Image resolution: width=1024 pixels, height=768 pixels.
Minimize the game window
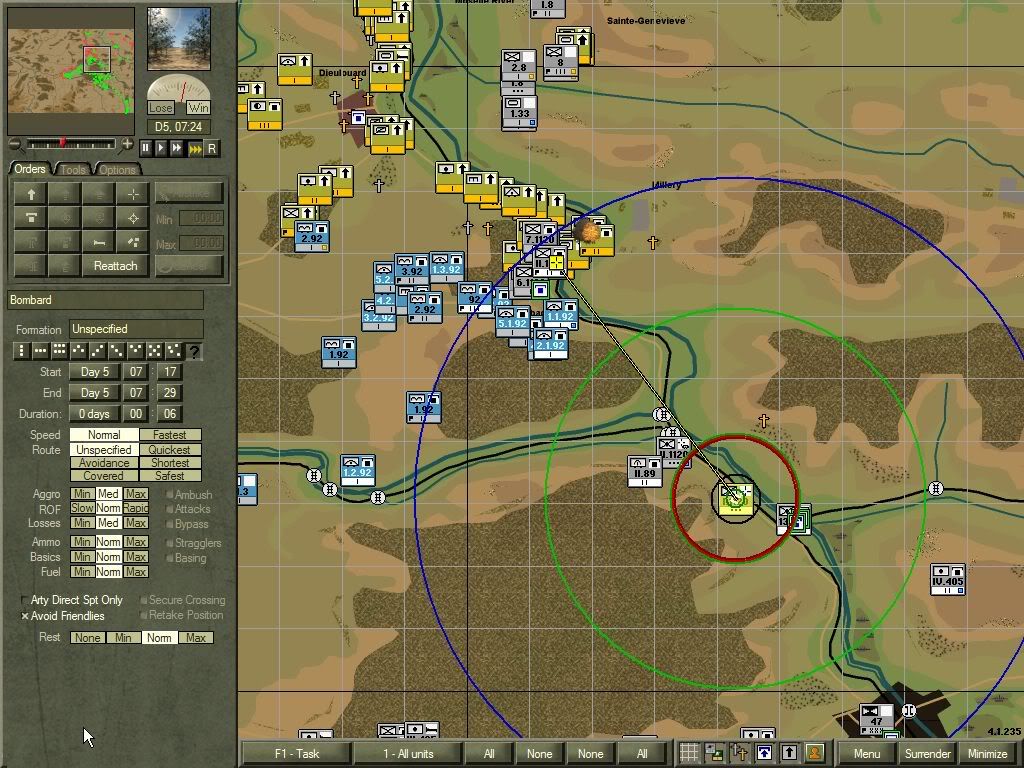coord(987,753)
